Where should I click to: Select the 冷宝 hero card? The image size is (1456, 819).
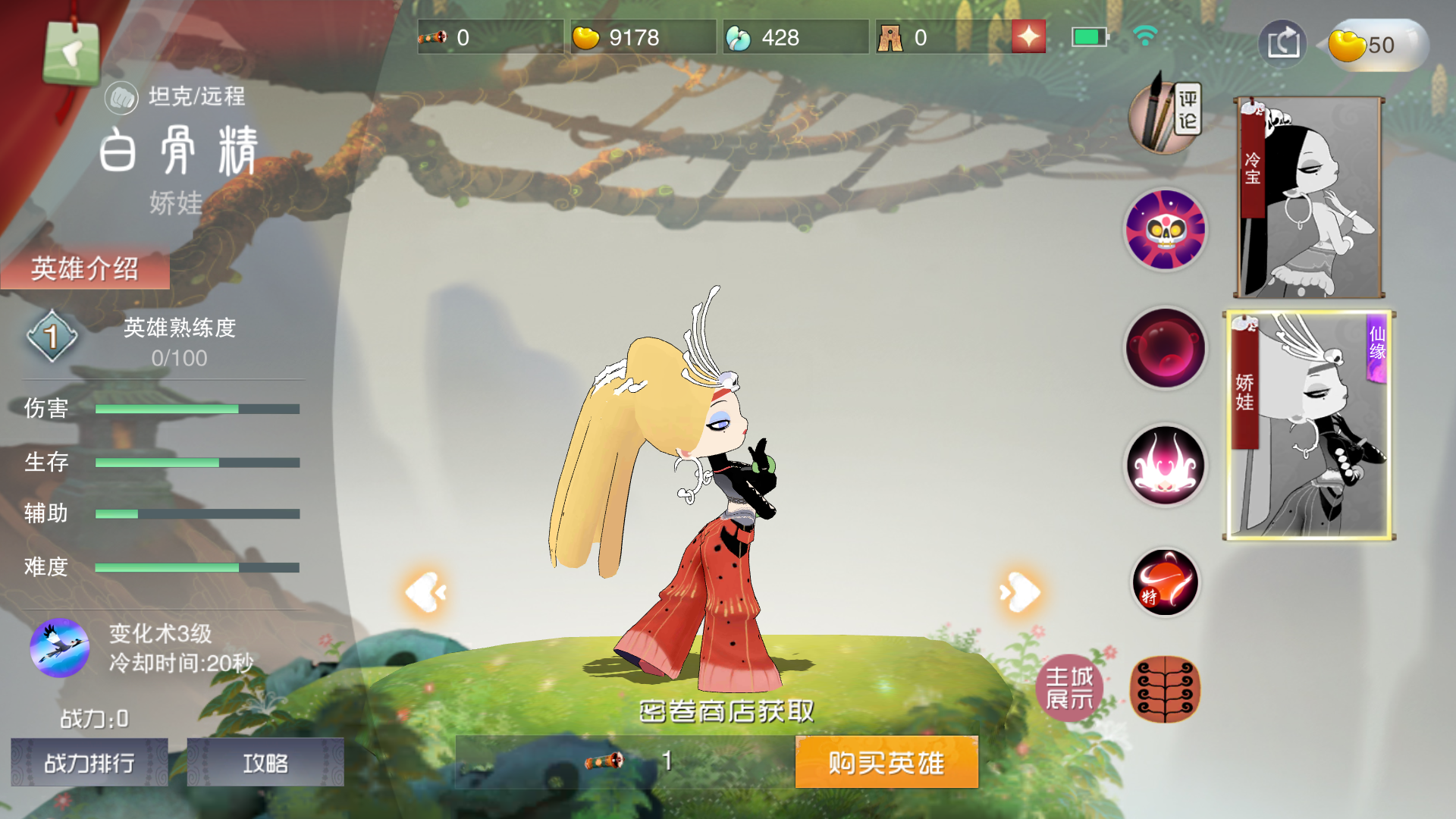point(1308,197)
